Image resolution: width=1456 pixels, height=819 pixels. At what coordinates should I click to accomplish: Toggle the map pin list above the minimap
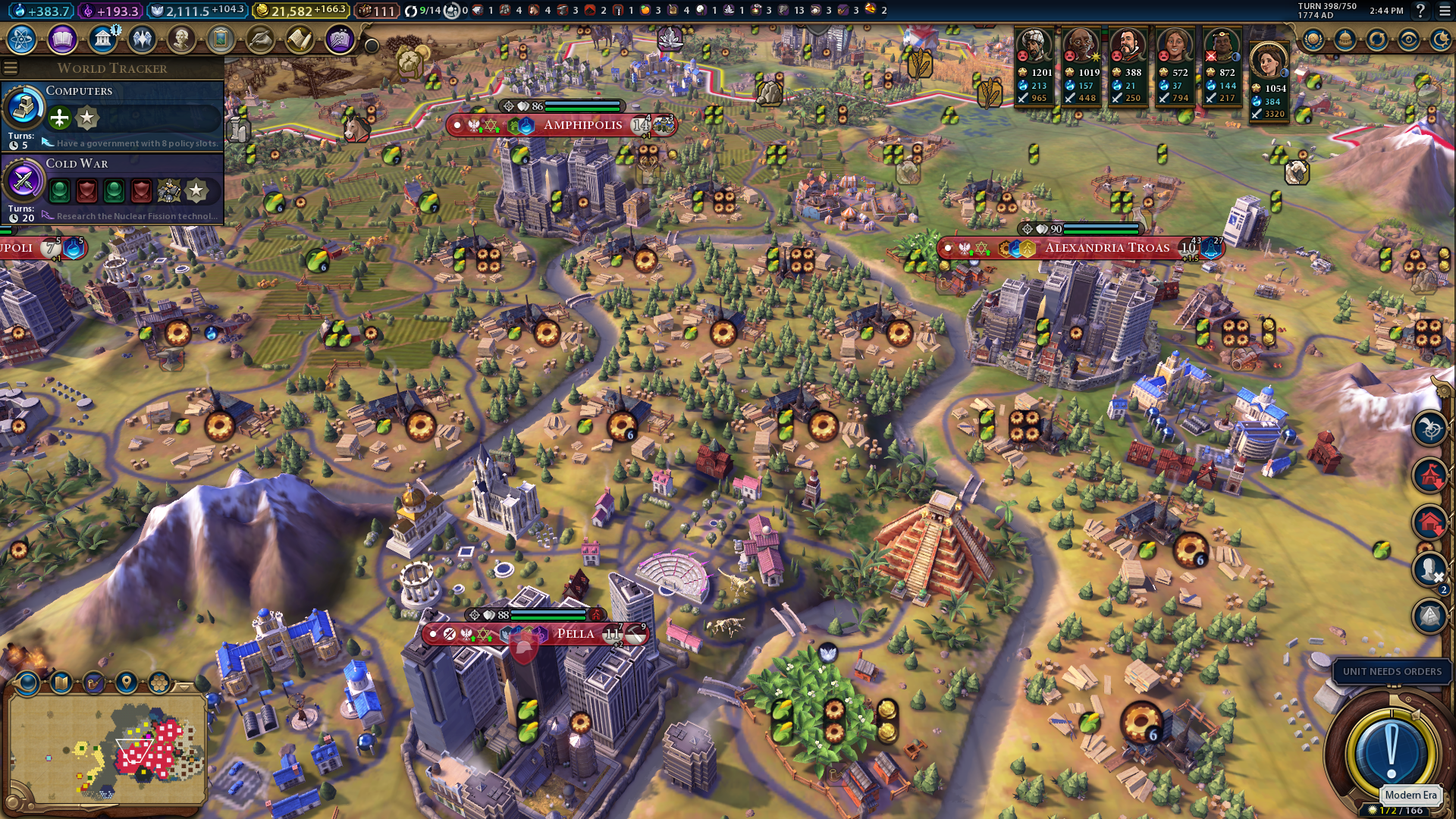126,682
